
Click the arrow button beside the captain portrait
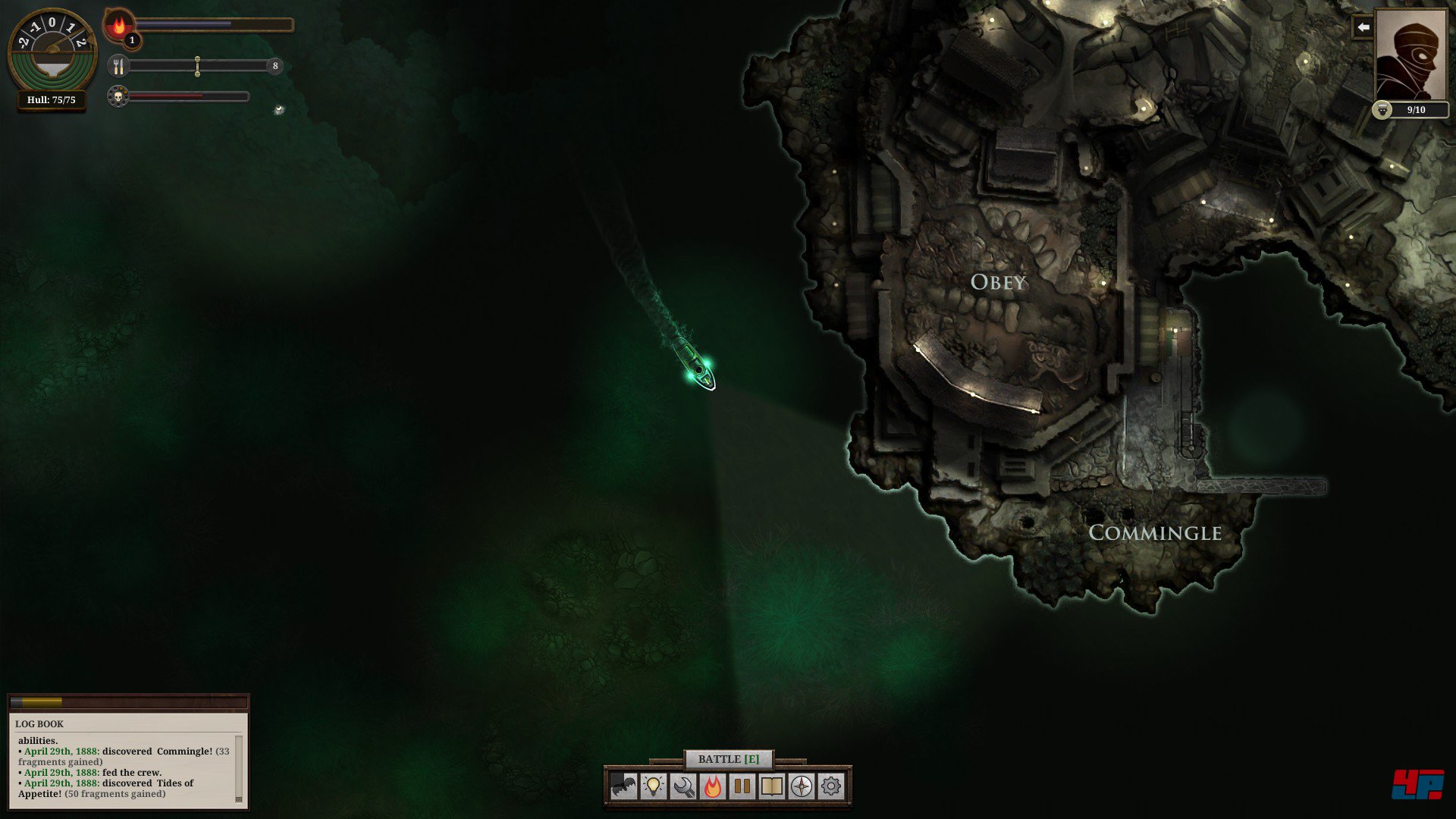point(1363,27)
